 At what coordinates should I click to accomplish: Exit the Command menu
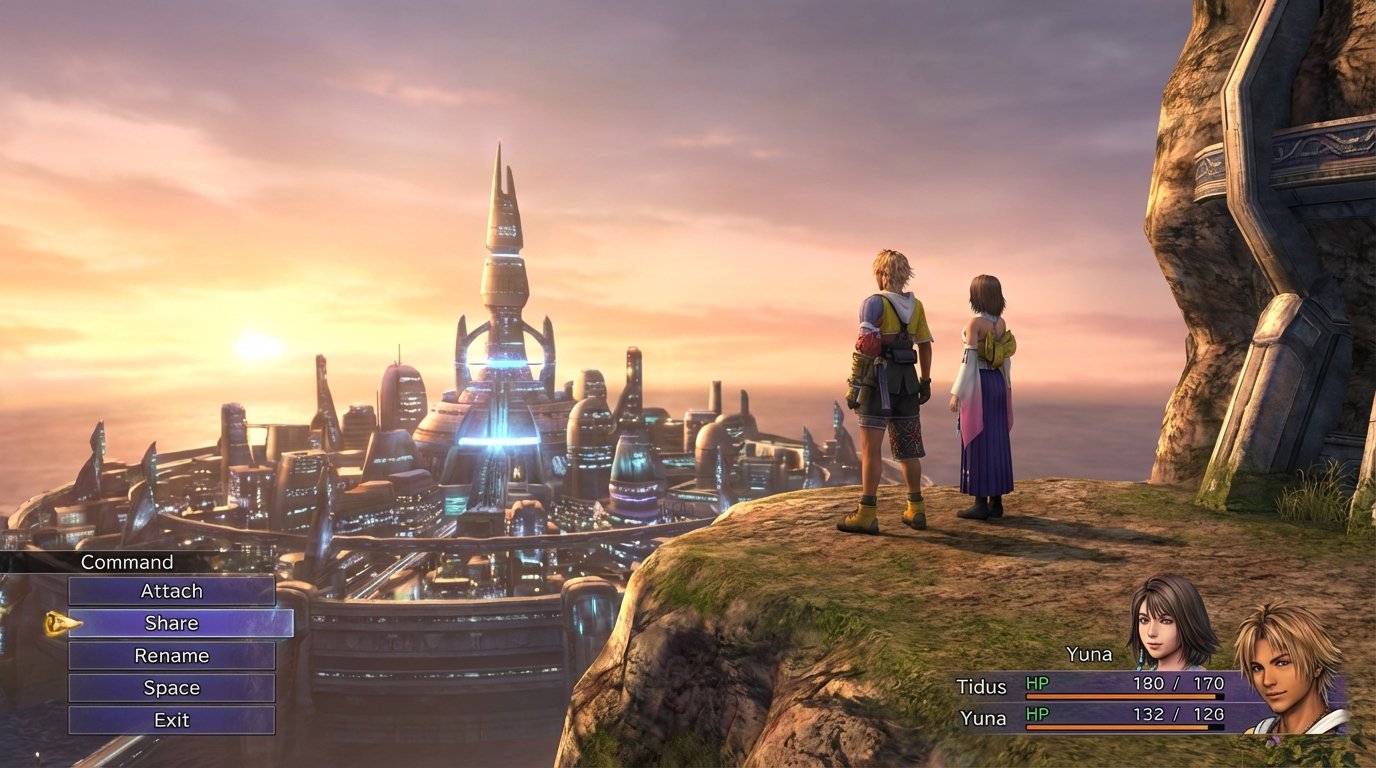(174, 719)
